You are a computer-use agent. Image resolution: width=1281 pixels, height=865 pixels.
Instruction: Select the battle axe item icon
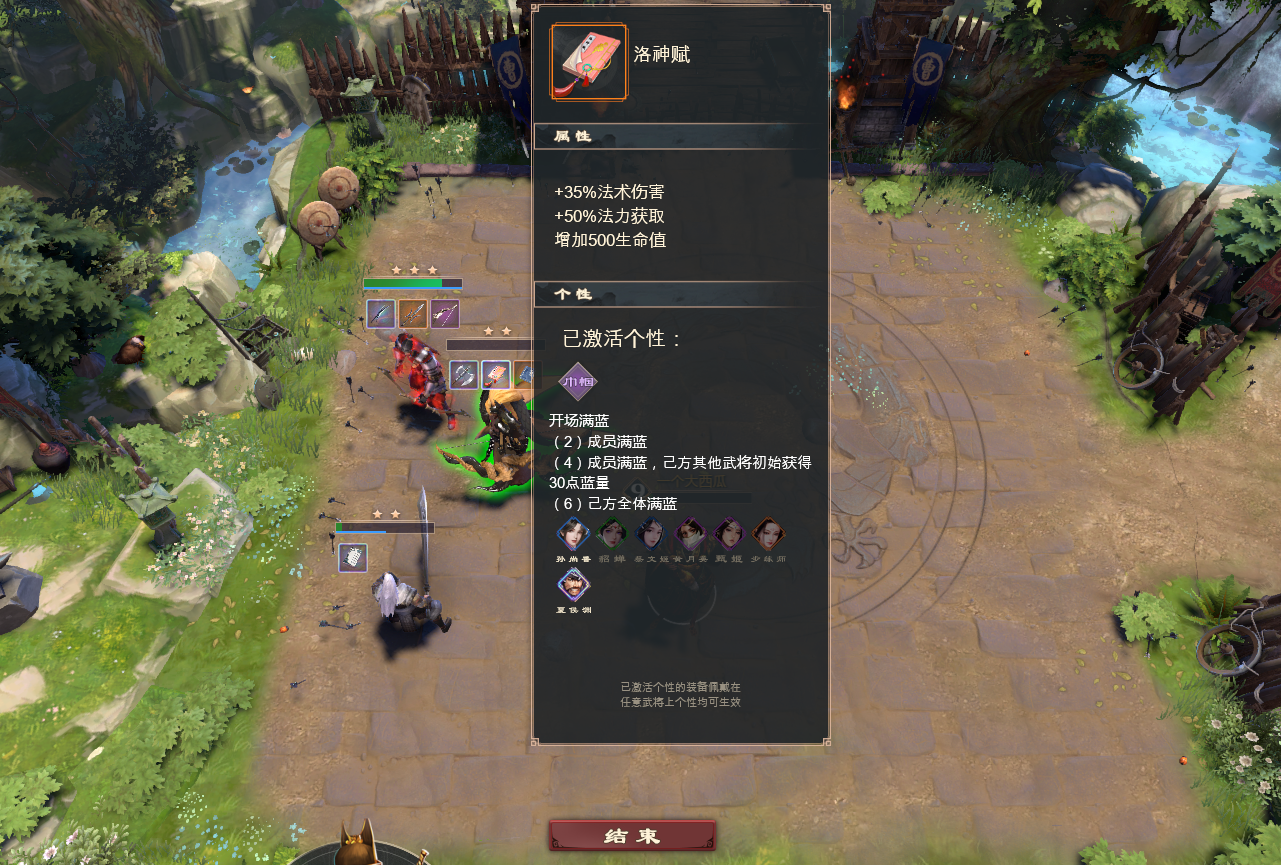(x=464, y=375)
